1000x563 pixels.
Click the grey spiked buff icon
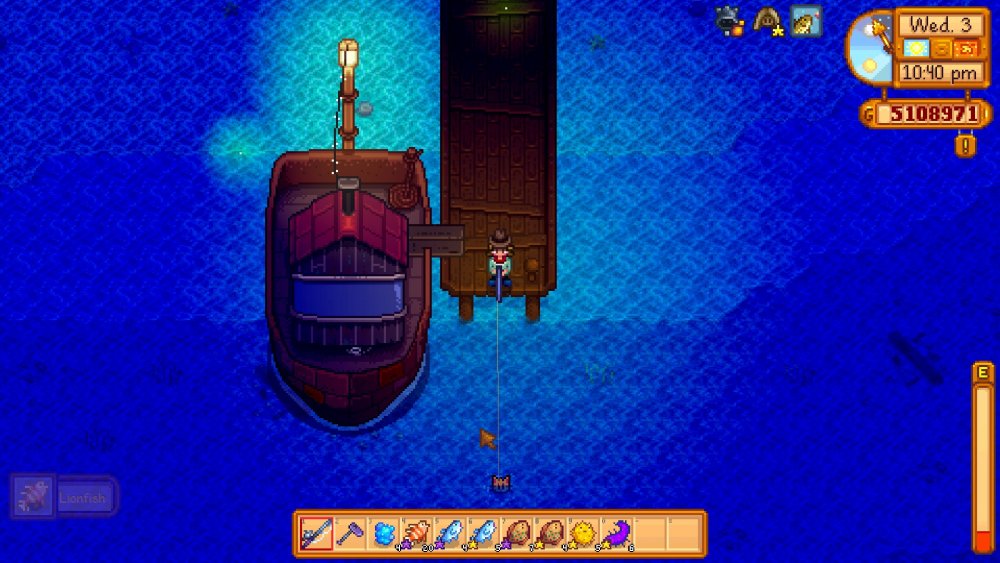coord(729,20)
